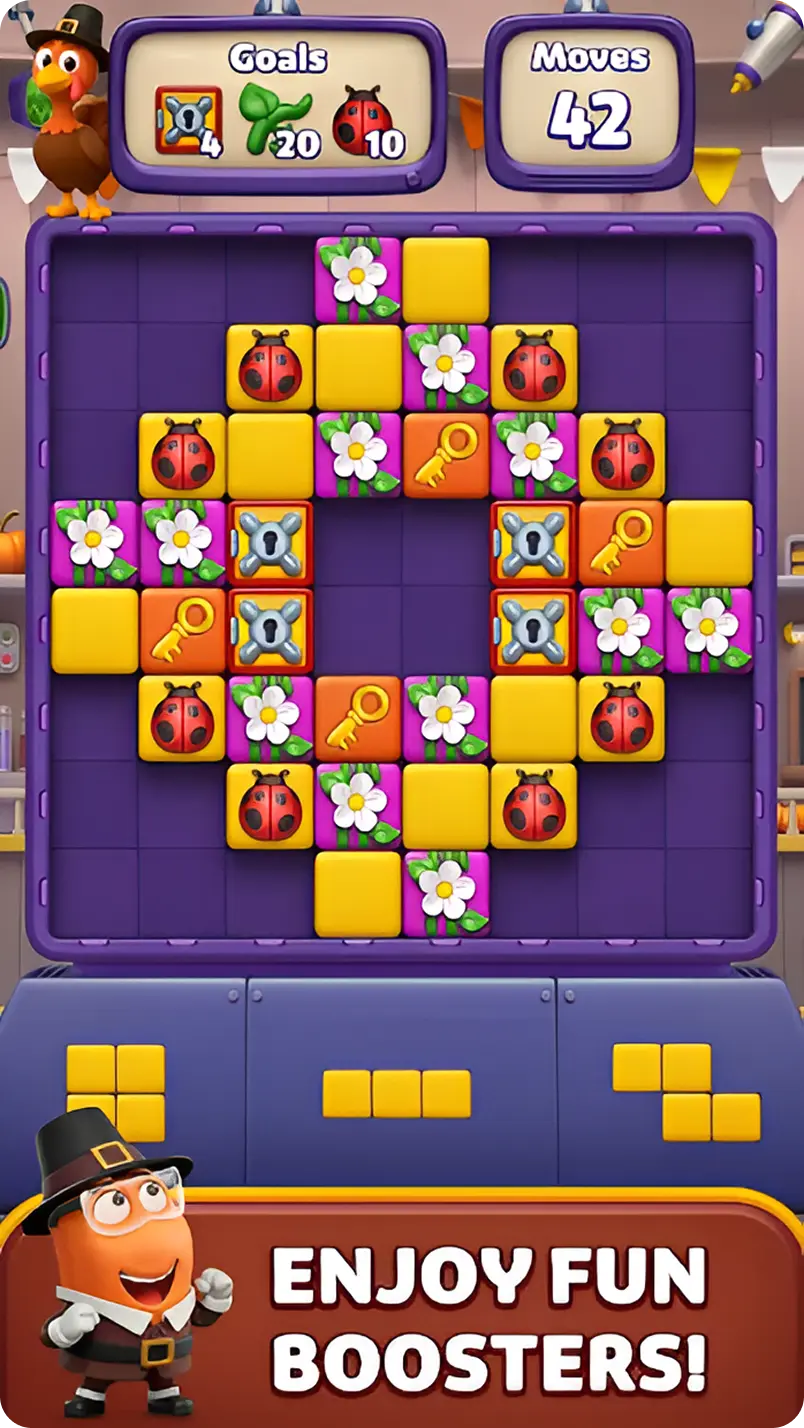Select the three-block horizontal line piece

(x=396, y=1093)
